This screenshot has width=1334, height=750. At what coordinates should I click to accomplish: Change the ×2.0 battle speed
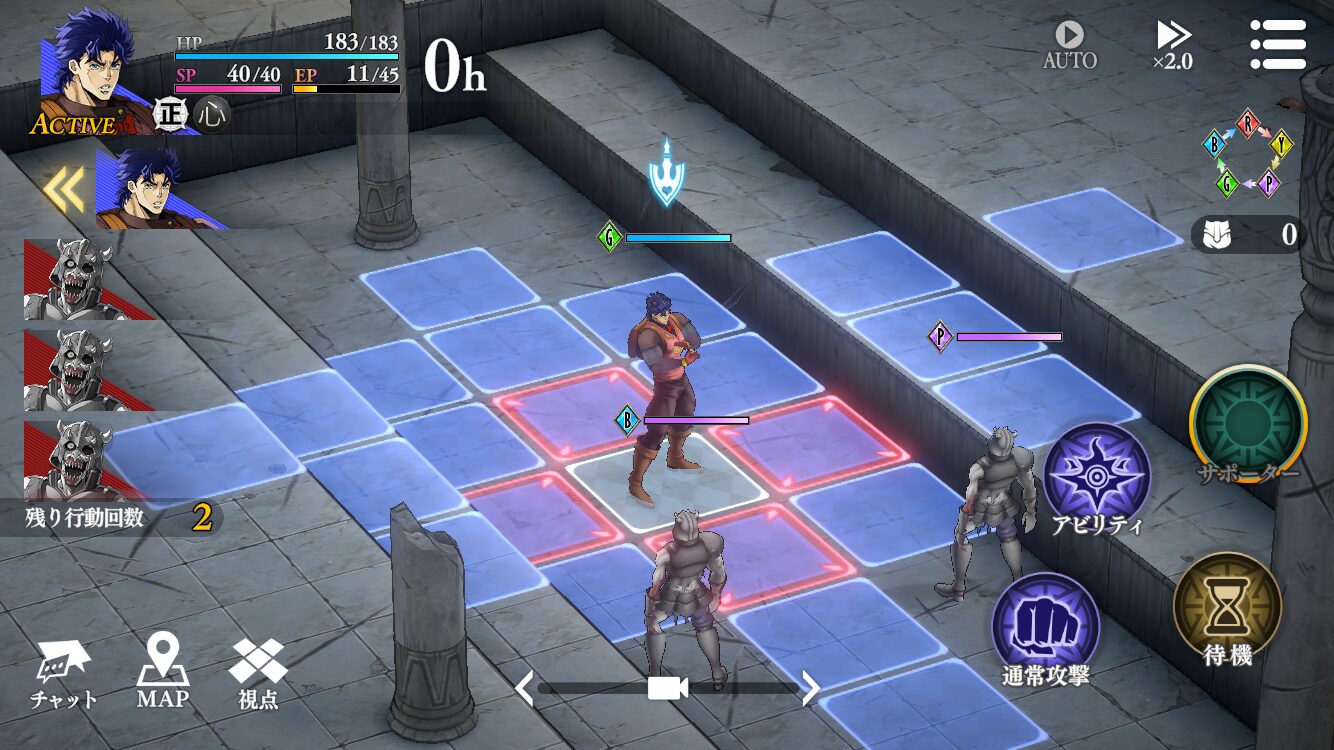tap(1172, 46)
